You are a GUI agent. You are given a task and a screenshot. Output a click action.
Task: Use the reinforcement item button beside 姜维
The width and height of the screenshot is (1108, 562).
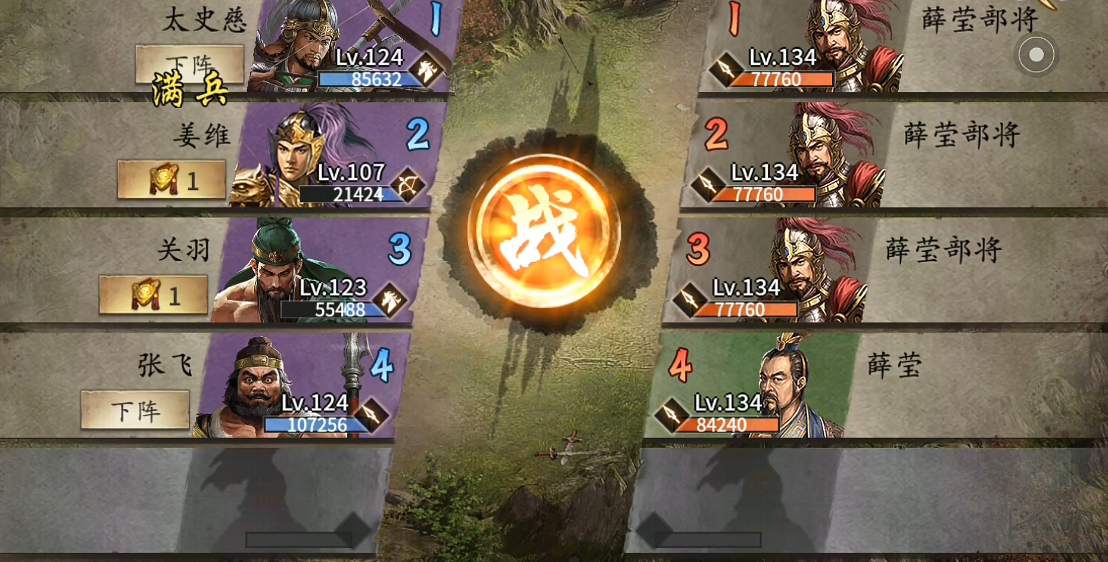[172, 180]
